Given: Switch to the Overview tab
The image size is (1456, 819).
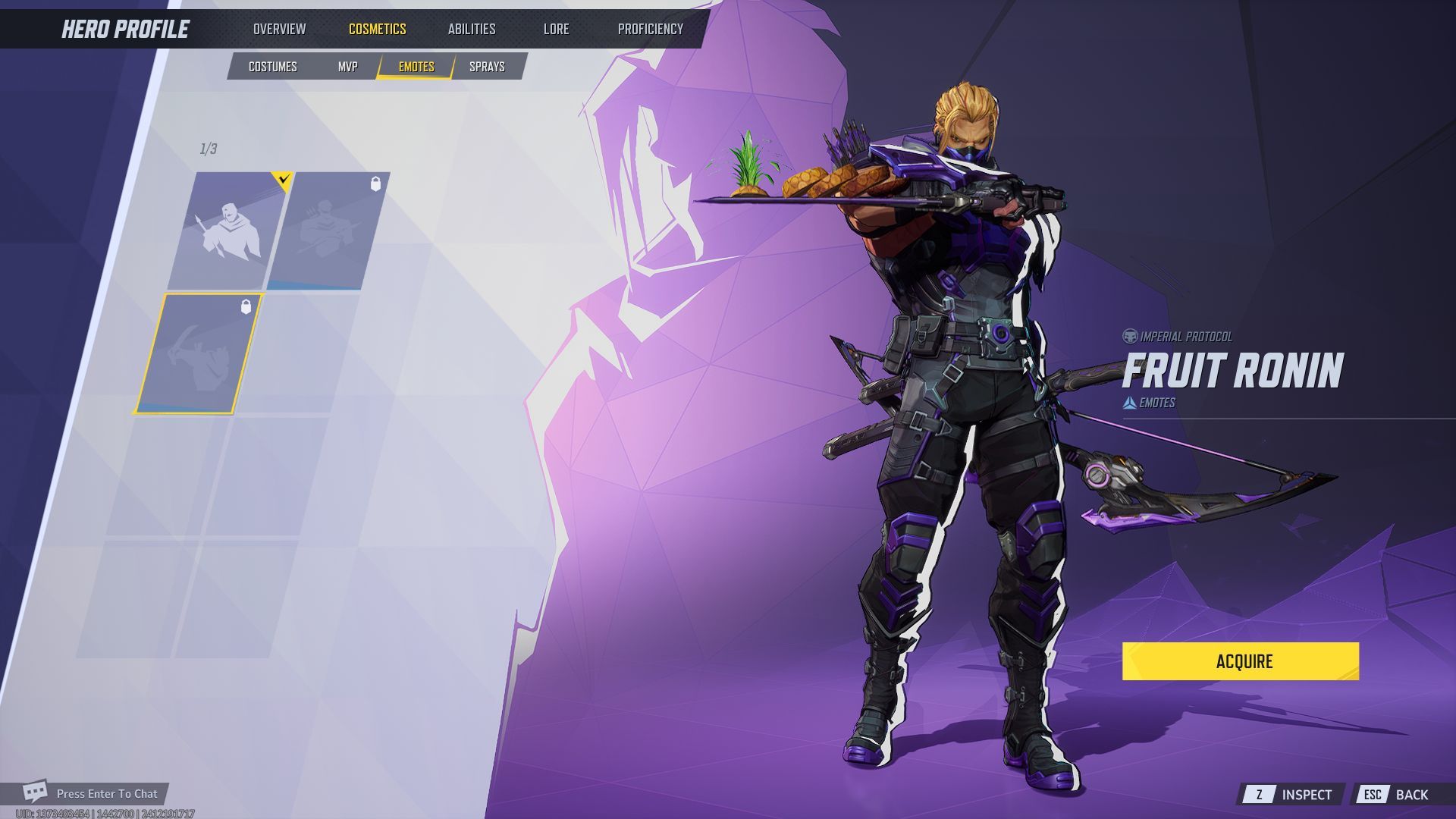Looking at the screenshot, I should [281, 29].
